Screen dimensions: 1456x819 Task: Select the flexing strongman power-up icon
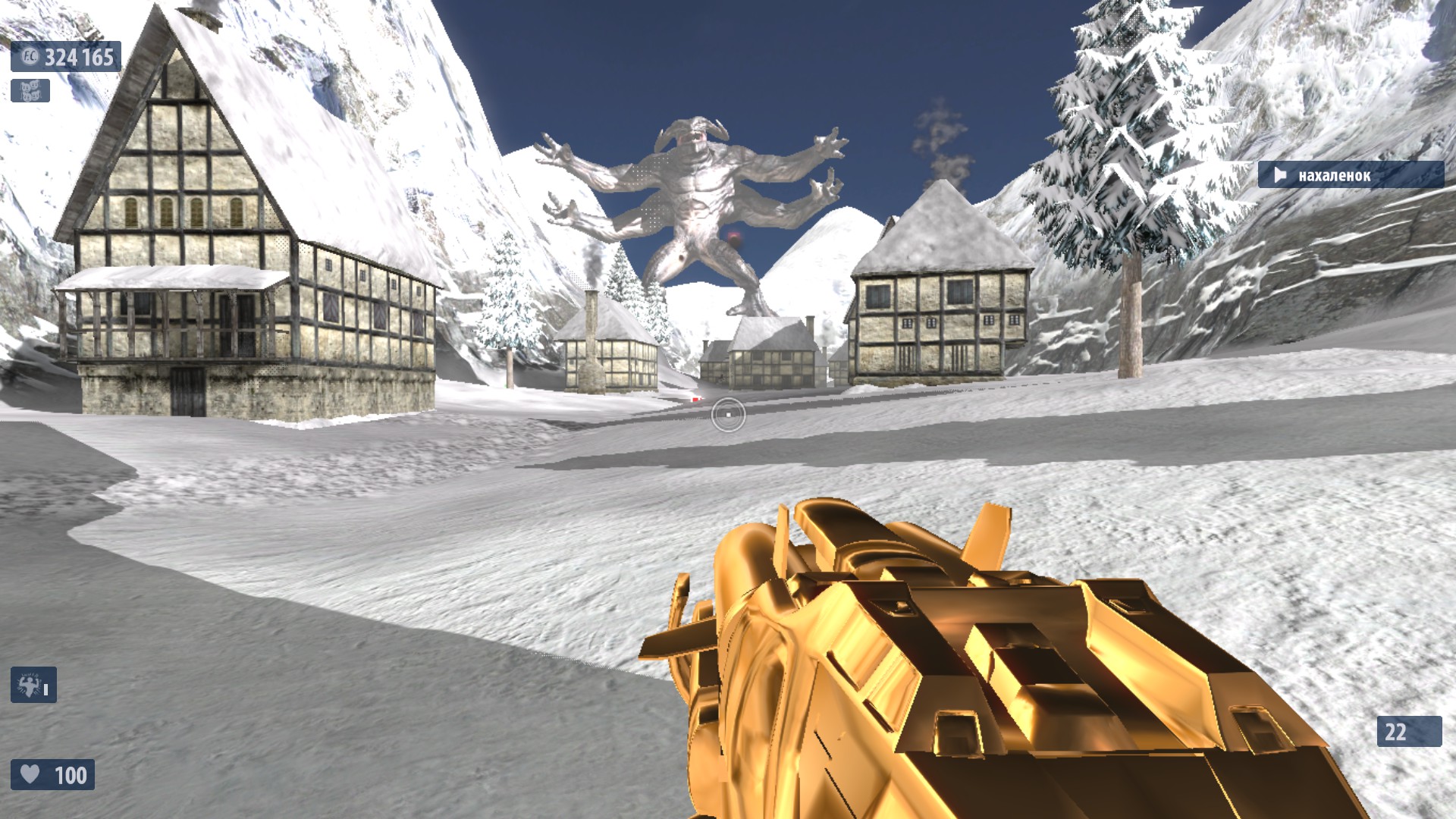tap(32, 685)
